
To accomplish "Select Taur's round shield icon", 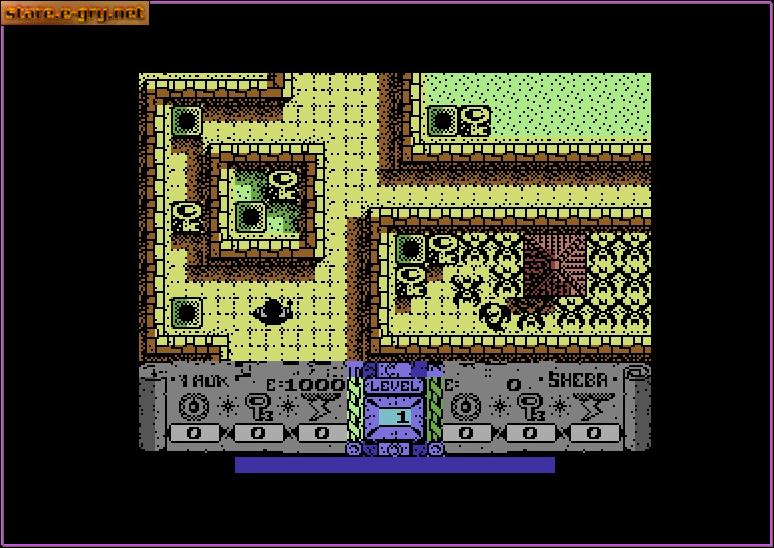I will tap(191, 407).
